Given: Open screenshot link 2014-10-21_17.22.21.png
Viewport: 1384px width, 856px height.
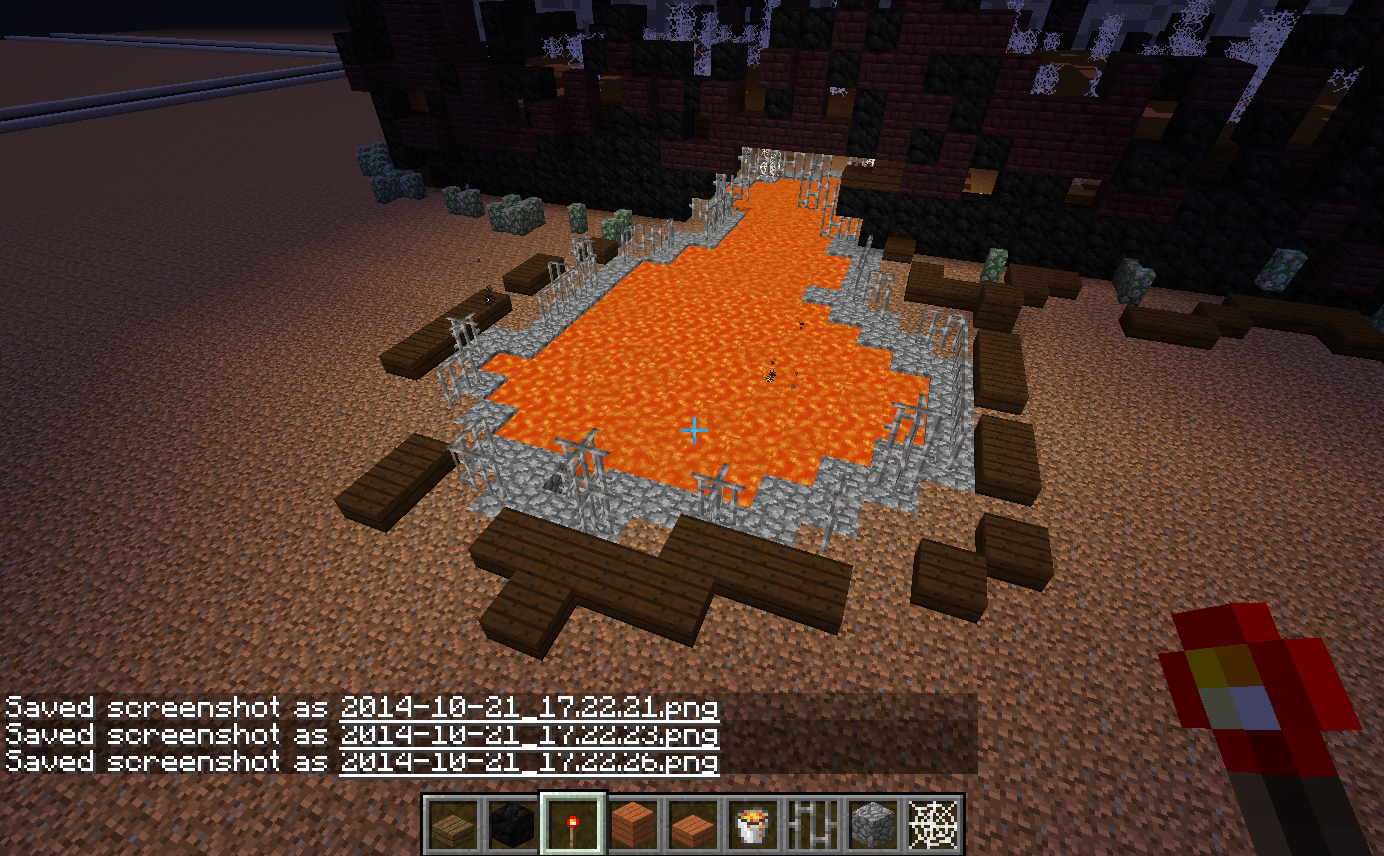Looking at the screenshot, I should [x=529, y=708].
